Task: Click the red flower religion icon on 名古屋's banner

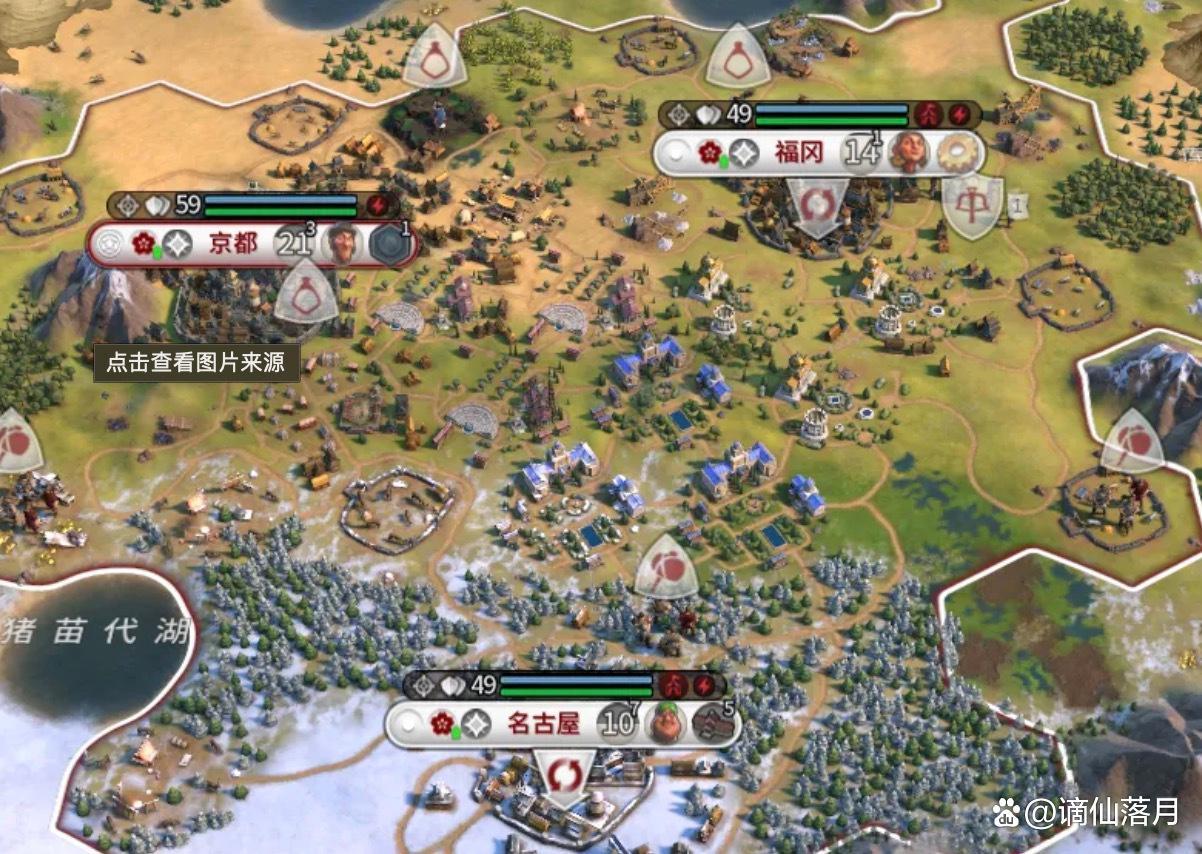Action: [x=442, y=723]
